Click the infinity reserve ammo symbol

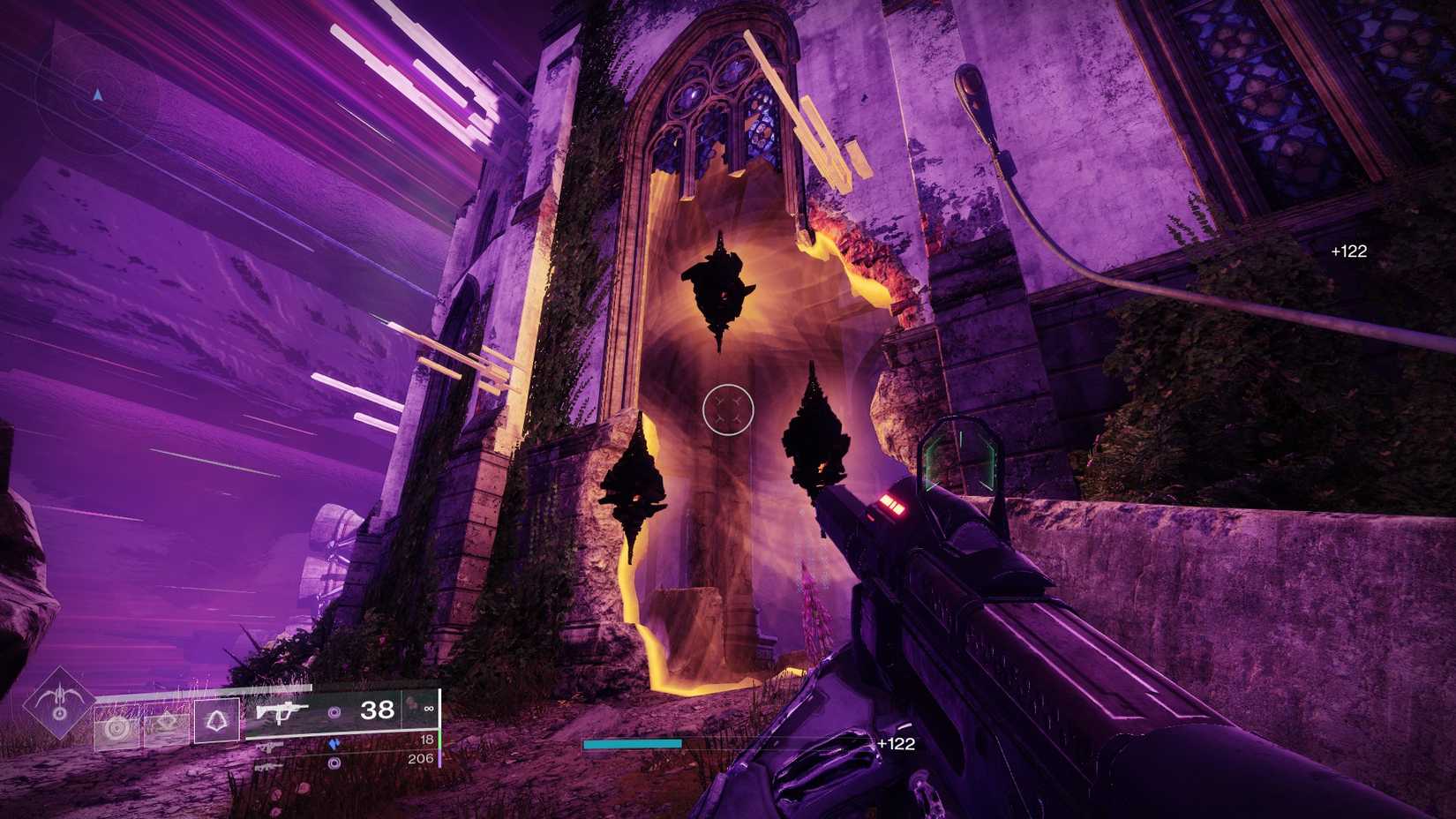428,709
